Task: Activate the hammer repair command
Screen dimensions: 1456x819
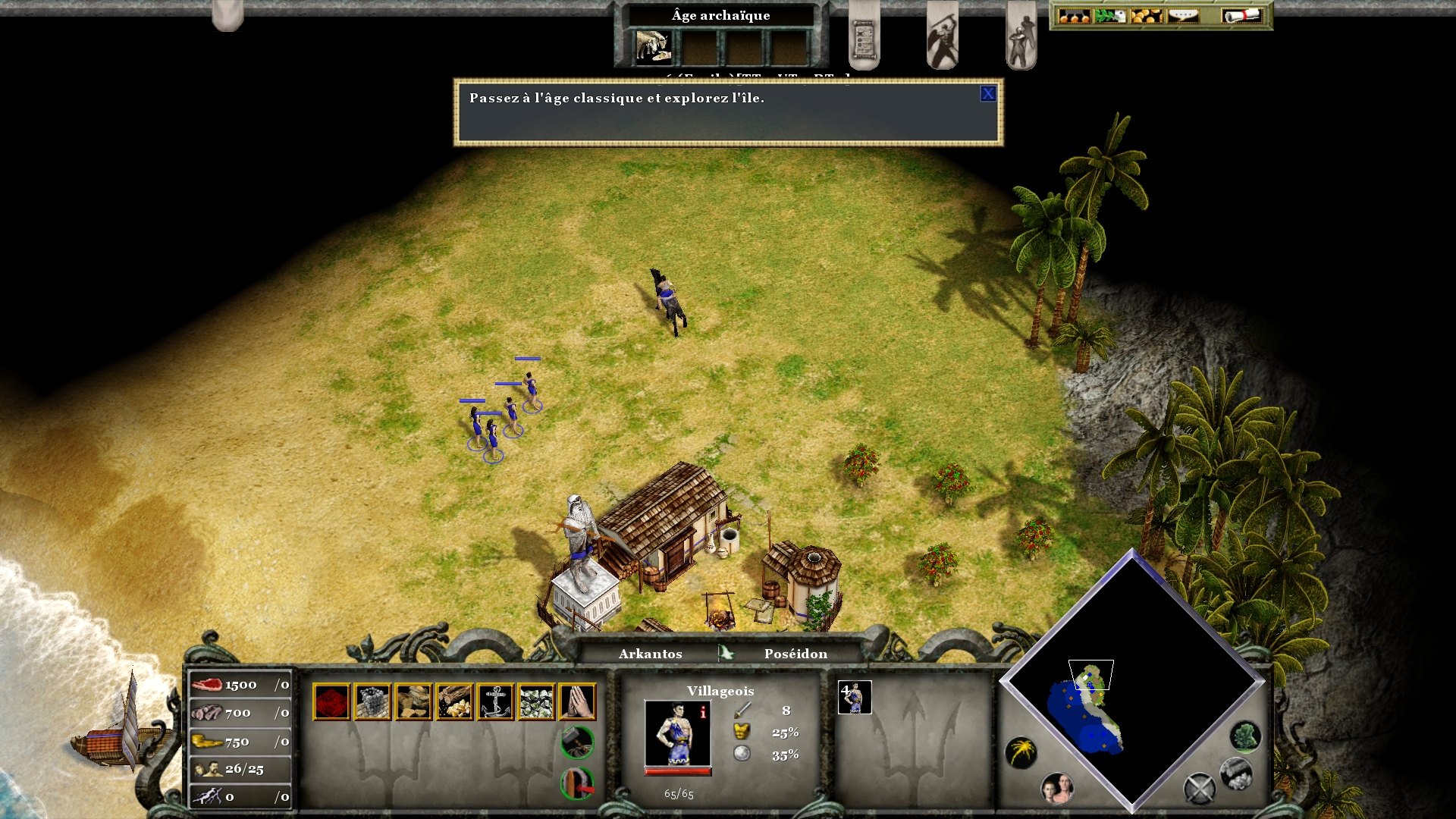Action: (577, 742)
